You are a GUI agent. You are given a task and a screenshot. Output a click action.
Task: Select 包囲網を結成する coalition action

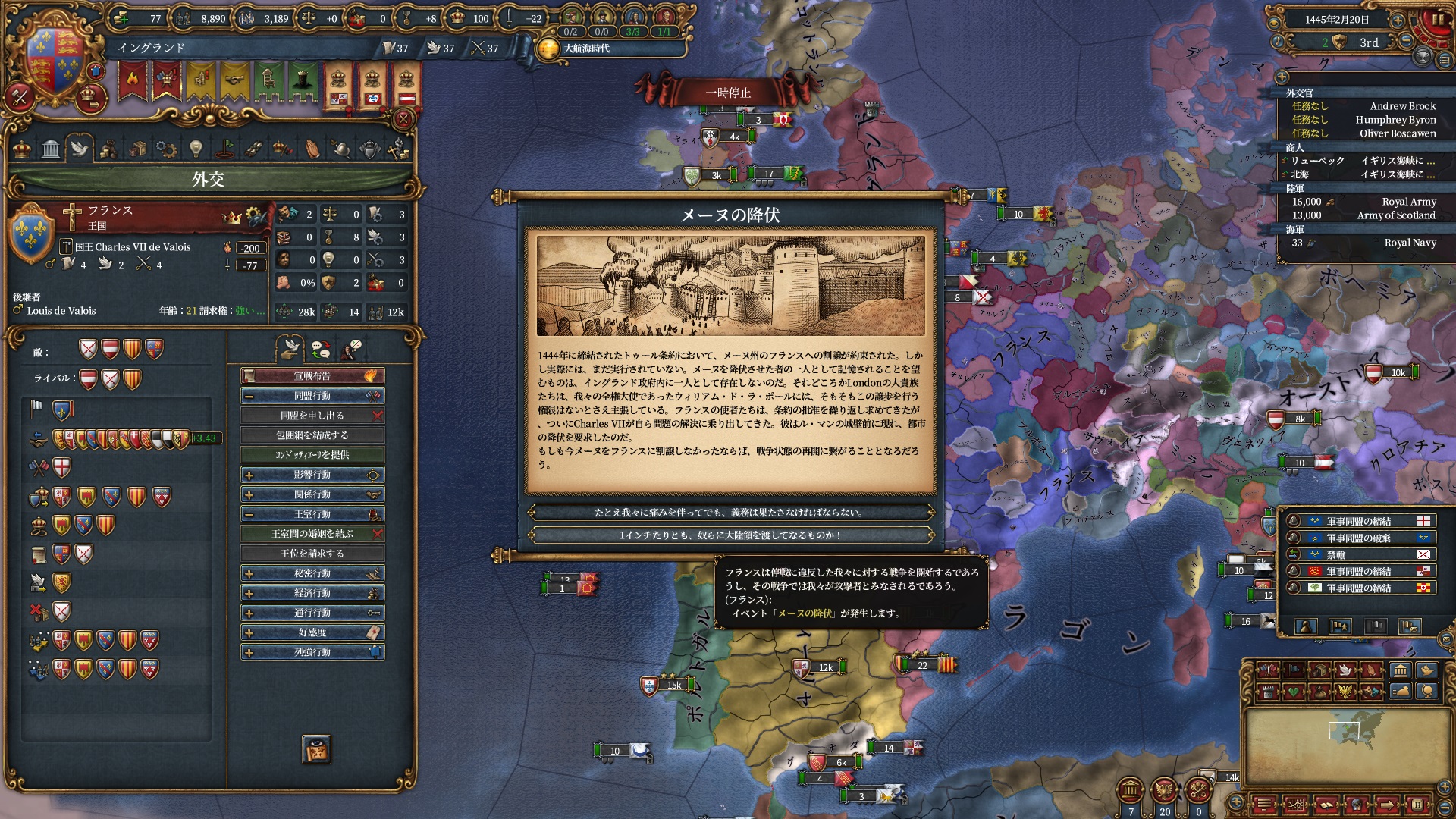[x=312, y=435]
